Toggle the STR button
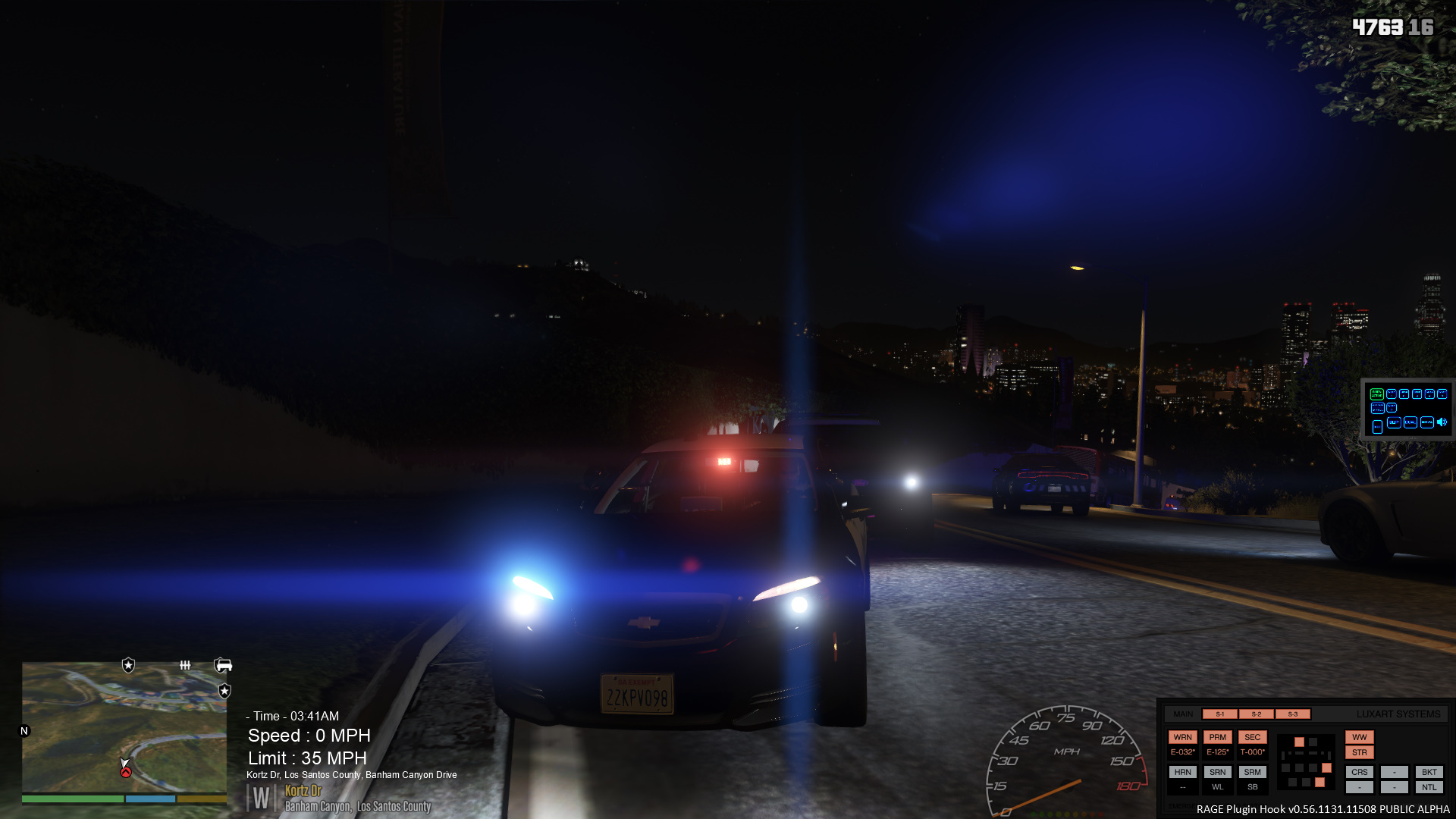Image resolution: width=1456 pixels, height=819 pixels. point(1359,753)
